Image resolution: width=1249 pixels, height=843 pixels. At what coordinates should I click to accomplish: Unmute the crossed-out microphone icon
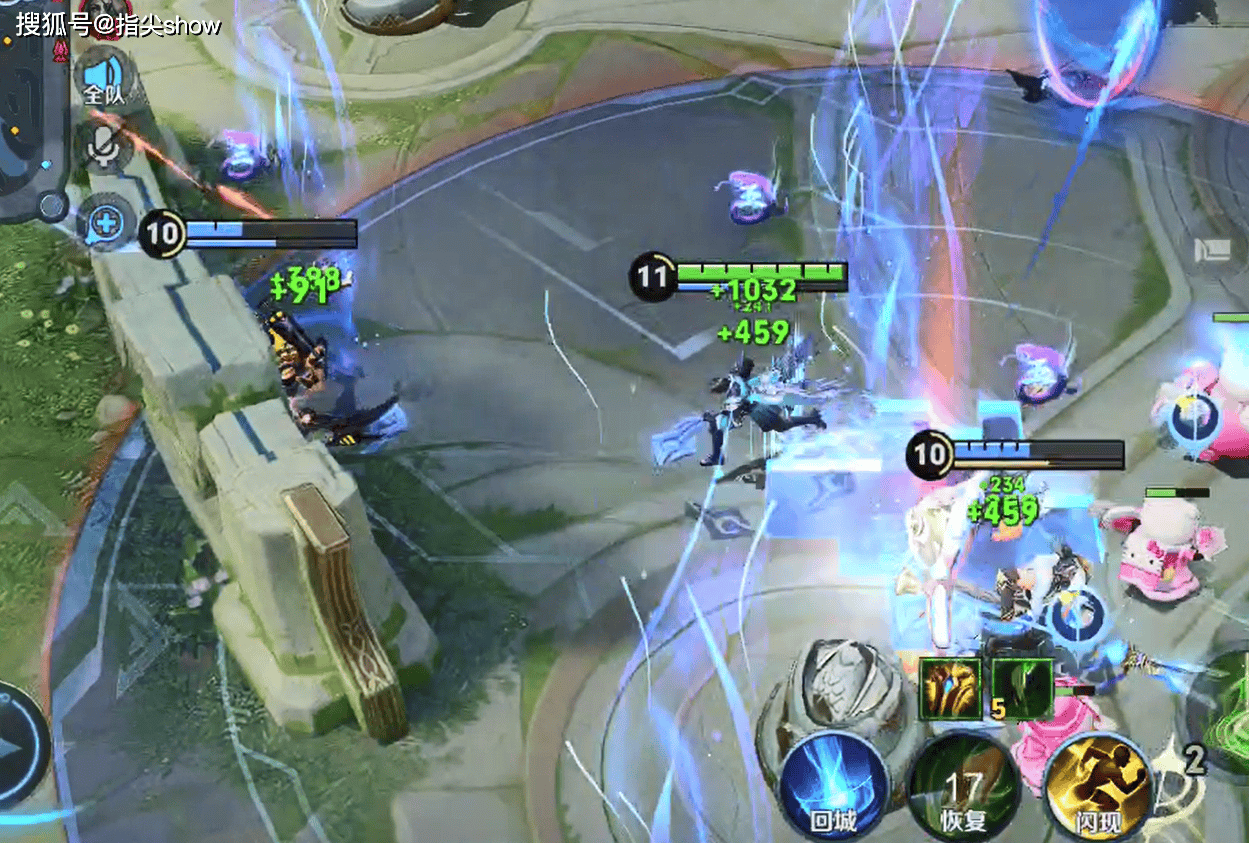[x=103, y=147]
